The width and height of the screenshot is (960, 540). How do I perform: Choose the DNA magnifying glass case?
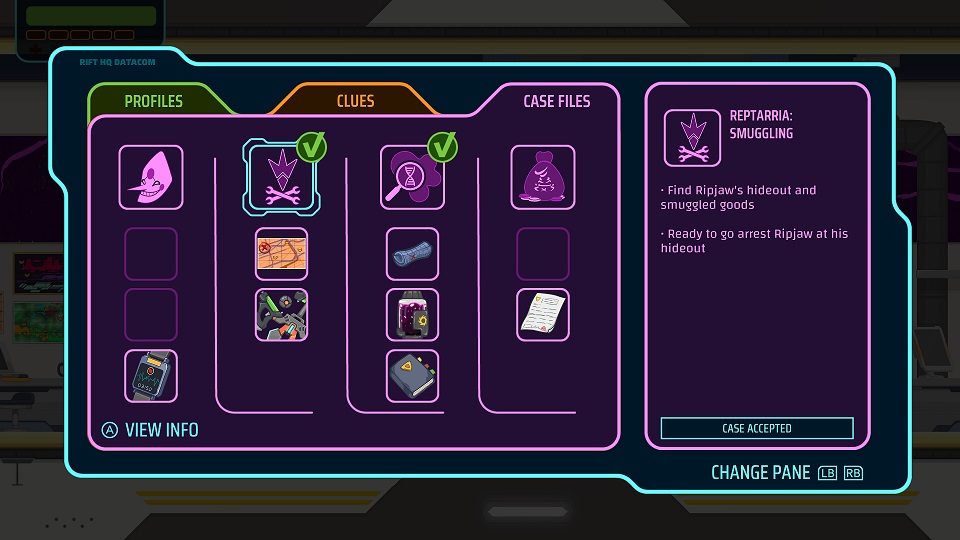412,177
